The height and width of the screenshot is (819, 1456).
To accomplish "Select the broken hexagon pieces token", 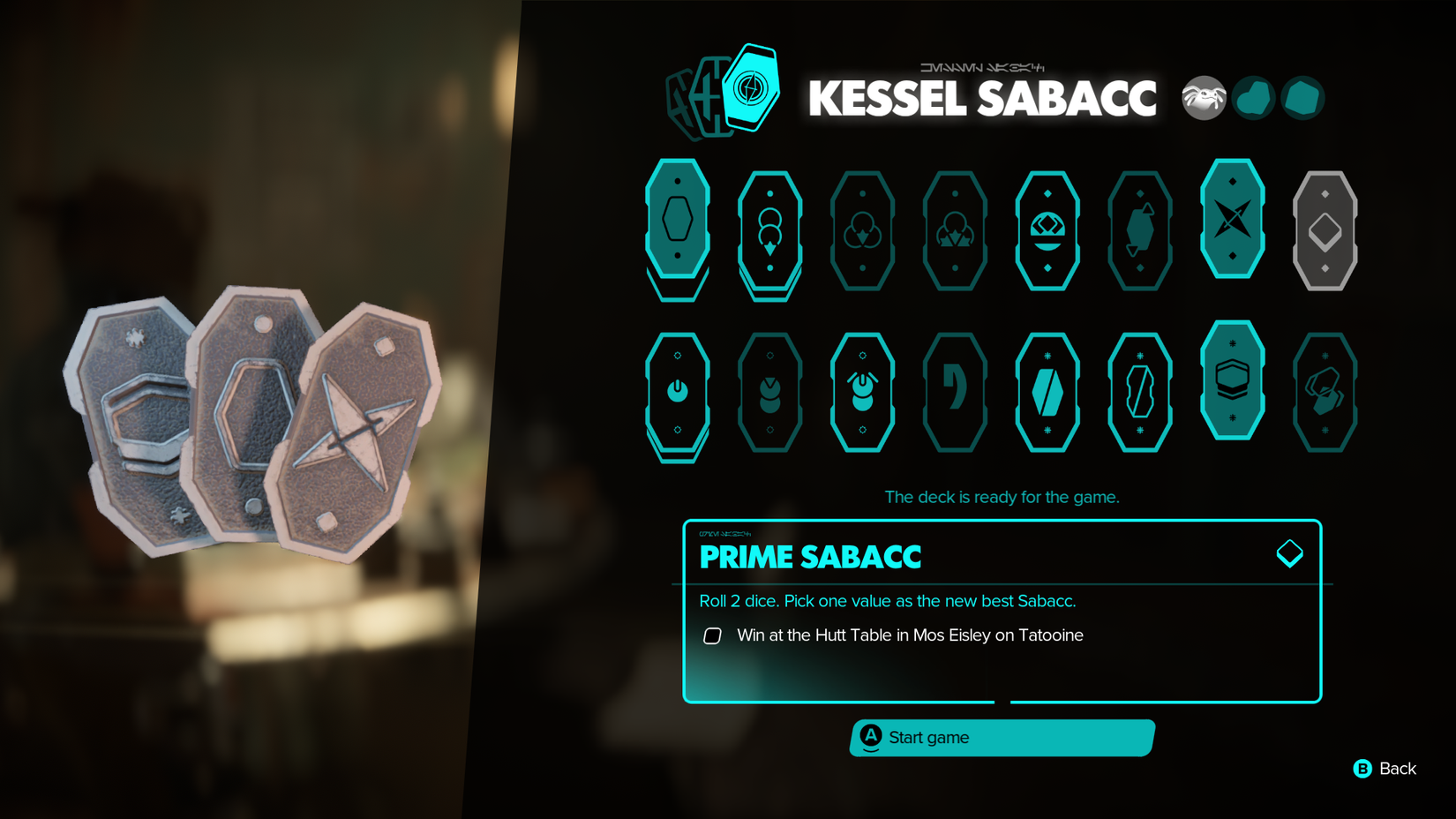I will 1325,392.
